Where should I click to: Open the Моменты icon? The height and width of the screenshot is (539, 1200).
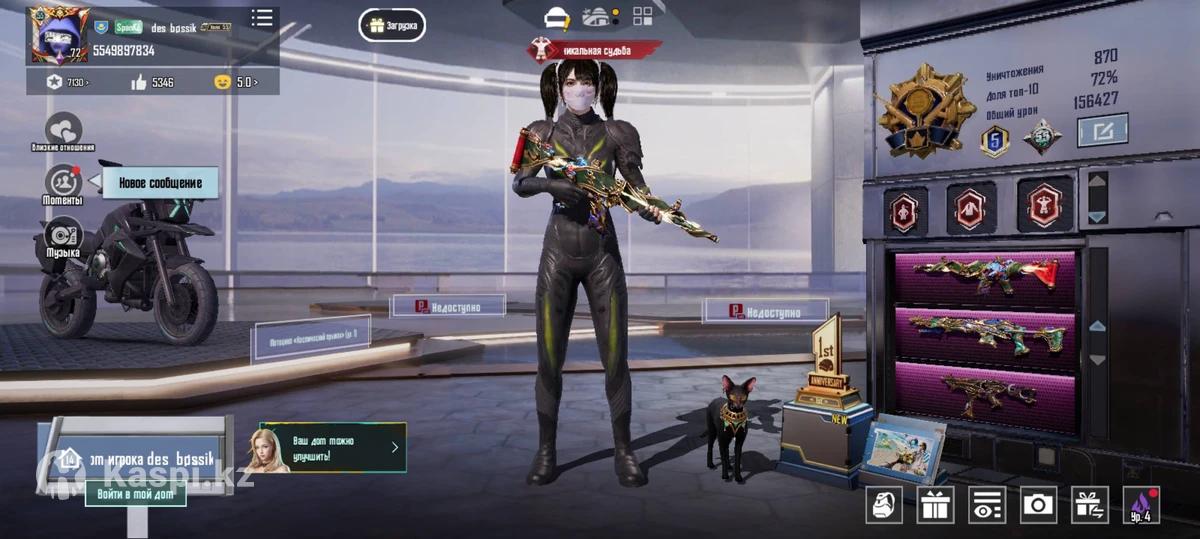click(63, 183)
